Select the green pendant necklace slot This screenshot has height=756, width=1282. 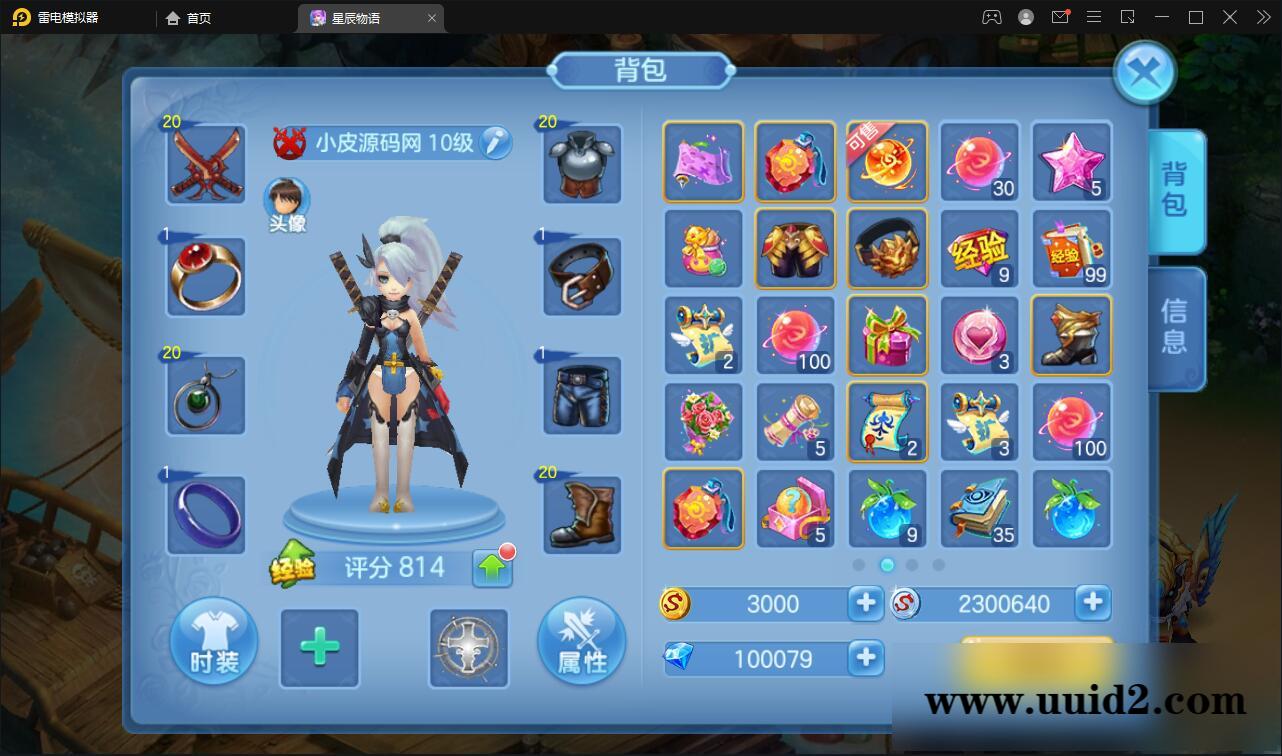click(x=204, y=395)
